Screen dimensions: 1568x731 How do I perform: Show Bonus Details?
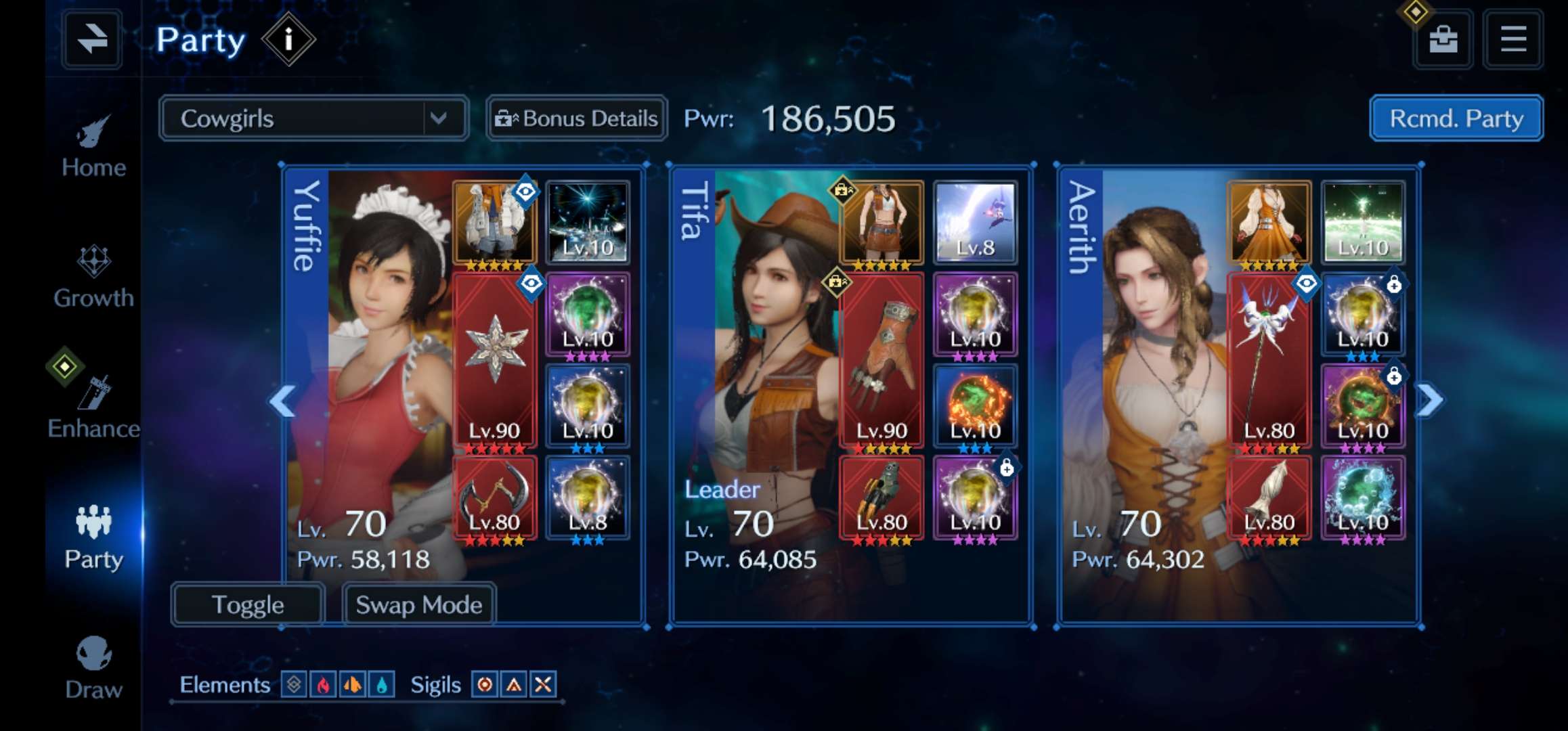(577, 119)
